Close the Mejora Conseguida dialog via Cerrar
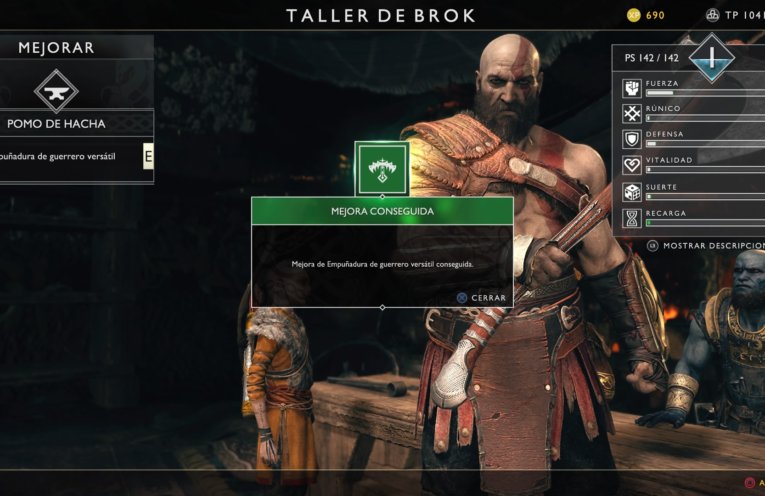This screenshot has height=496, width=765. pyautogui.click(x=481, y=297)
